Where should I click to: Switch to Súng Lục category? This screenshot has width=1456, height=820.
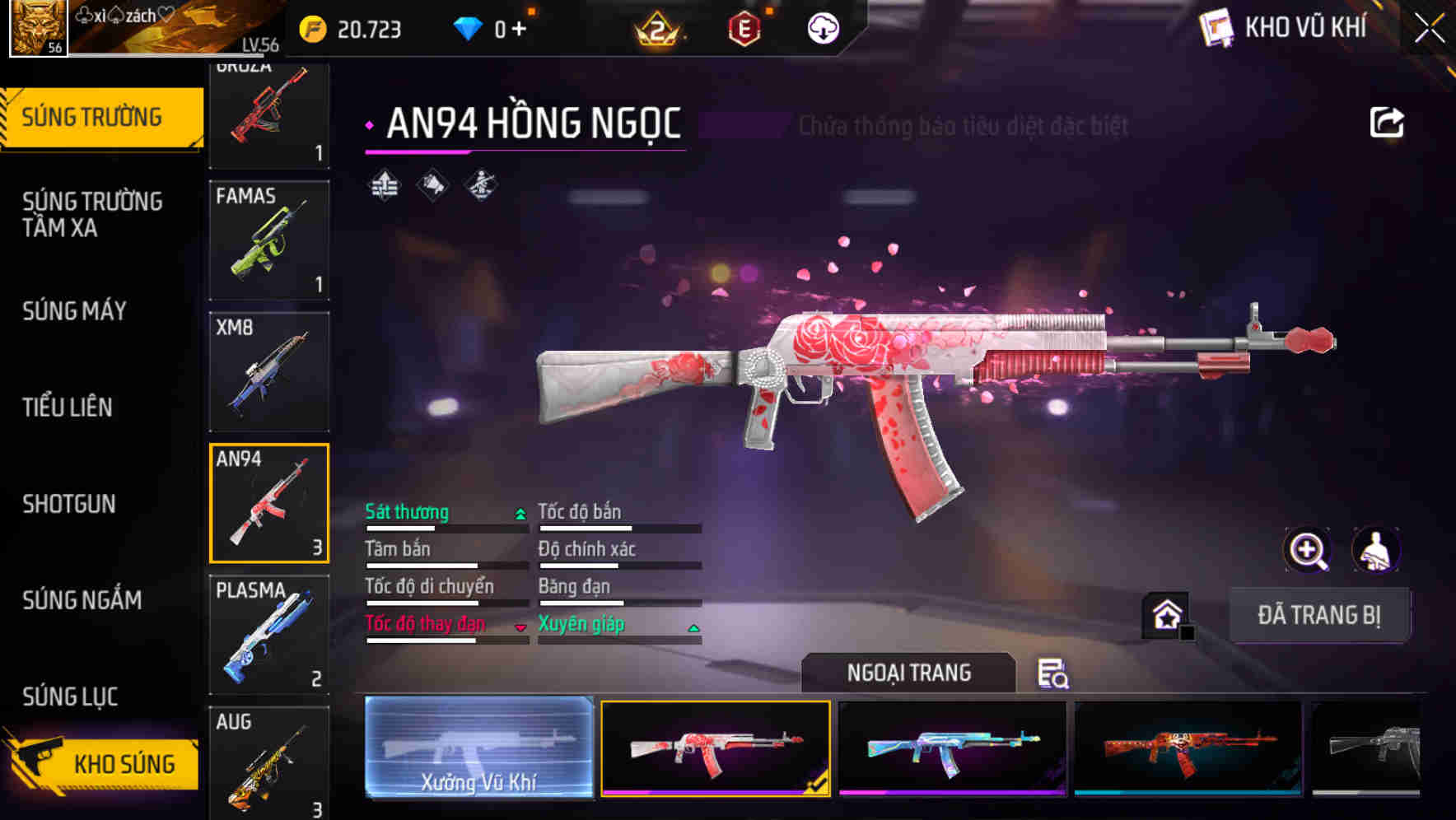tap(70, 697)
